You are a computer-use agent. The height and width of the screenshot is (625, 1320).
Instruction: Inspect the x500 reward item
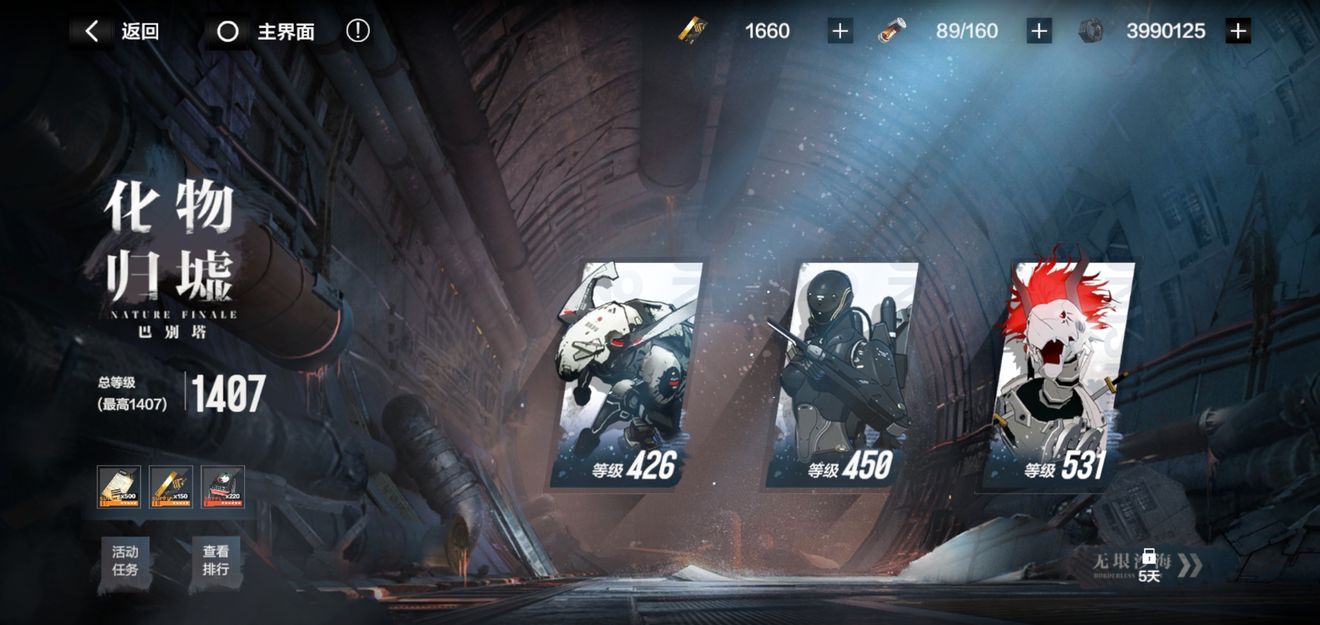[119, 487]
